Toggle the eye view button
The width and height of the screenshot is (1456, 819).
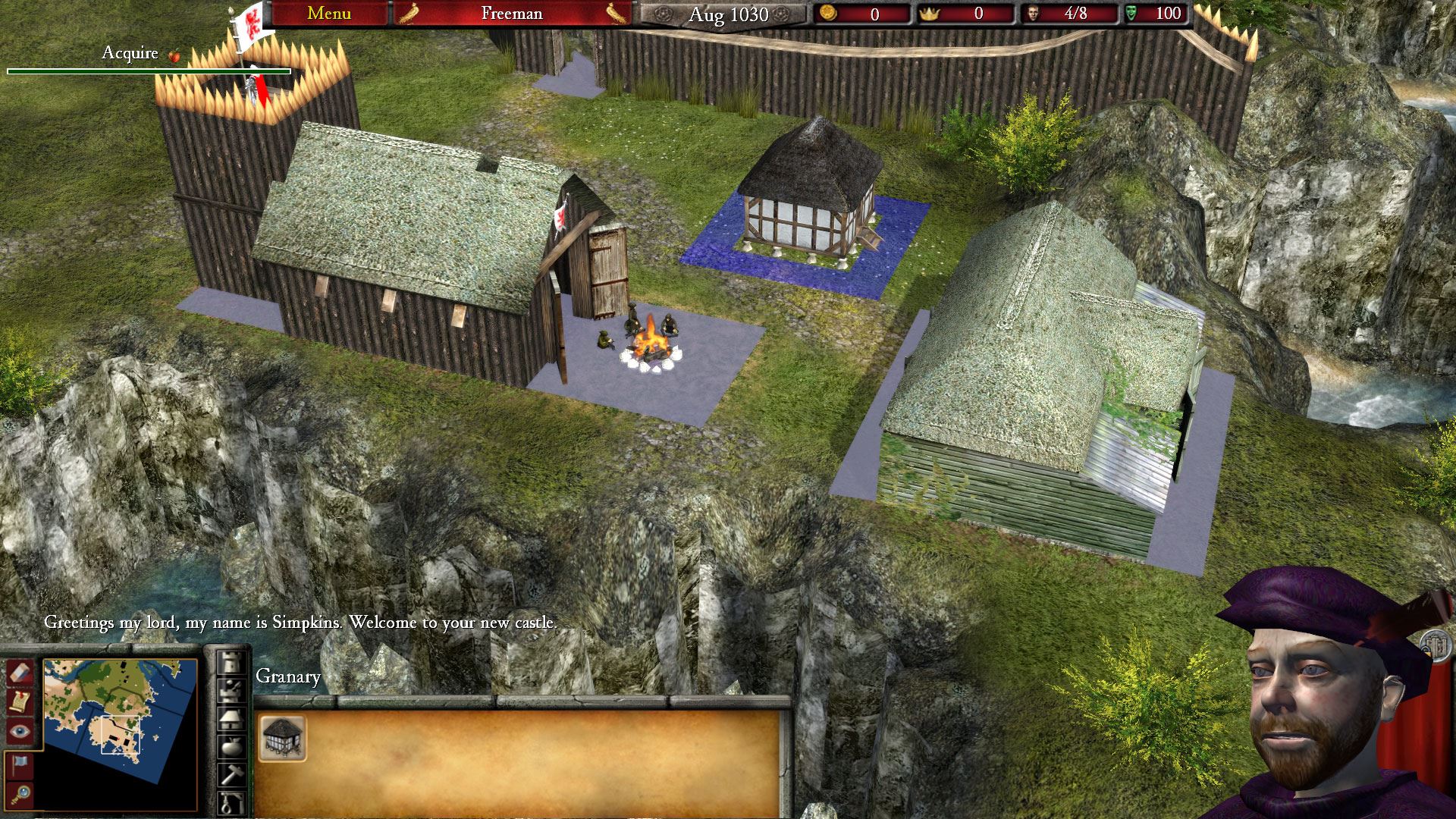[x=19, y=731]
